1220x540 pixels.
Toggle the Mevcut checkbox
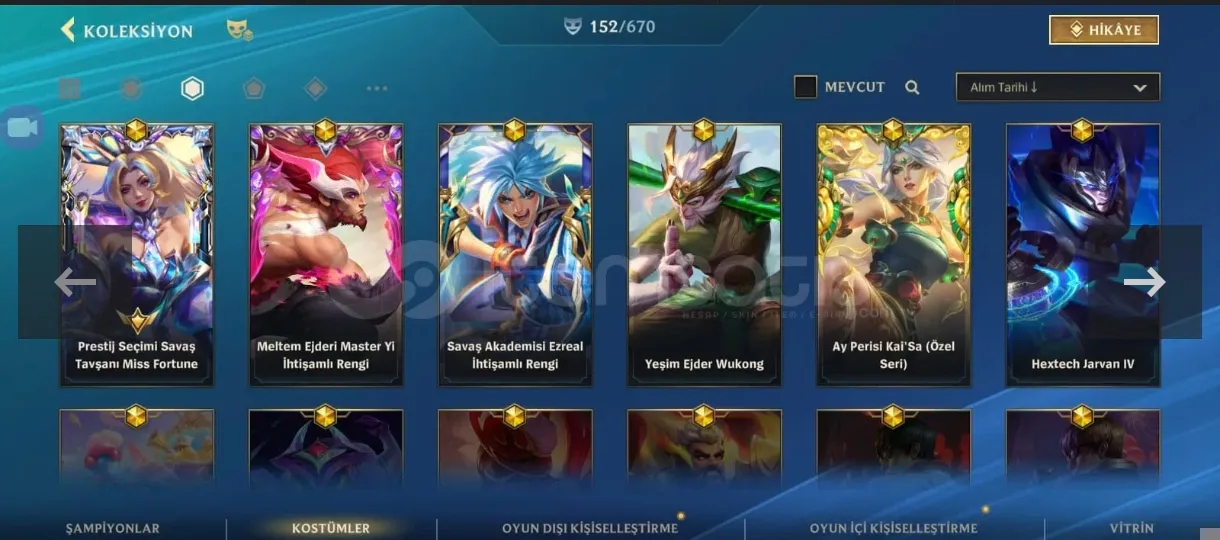click(x=805, y=87)
